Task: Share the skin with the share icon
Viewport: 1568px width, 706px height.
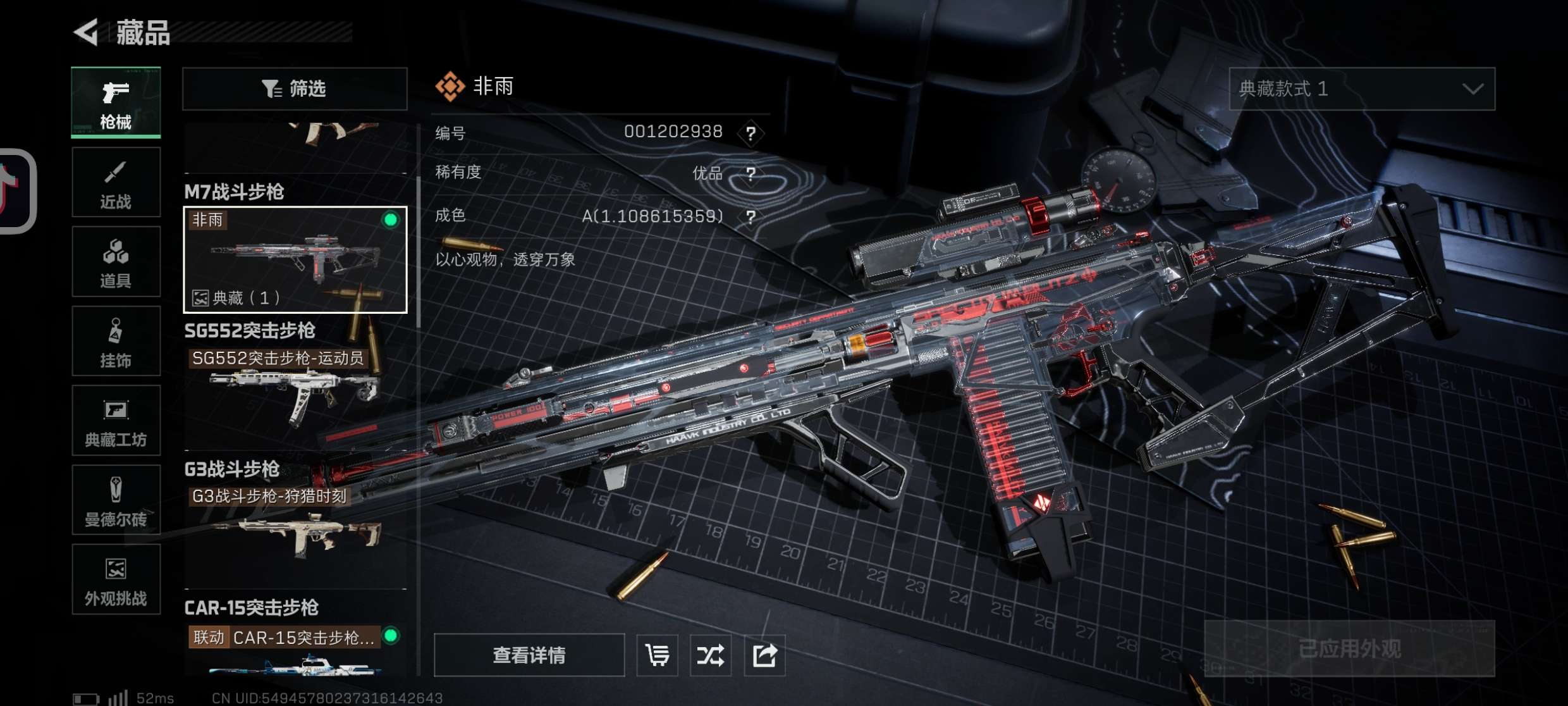Action: tap(764, 655)
